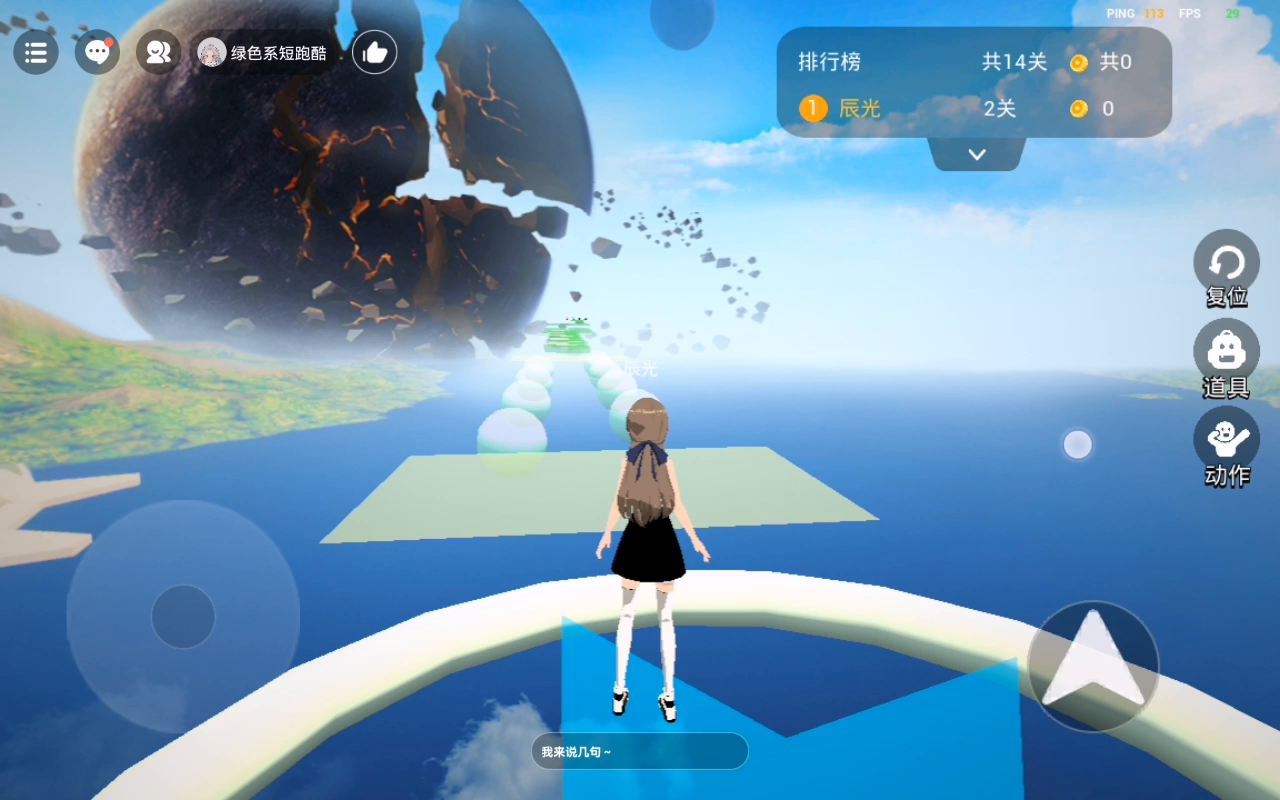Open the 动作 emote actions menu
This screenshot has width=1280, height=800.
coord(1226,440)
